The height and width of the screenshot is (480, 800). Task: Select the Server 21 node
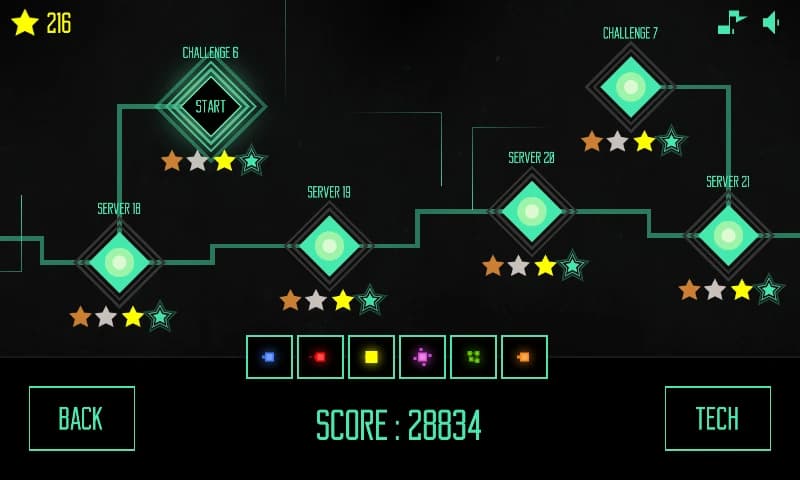point(728,235)
